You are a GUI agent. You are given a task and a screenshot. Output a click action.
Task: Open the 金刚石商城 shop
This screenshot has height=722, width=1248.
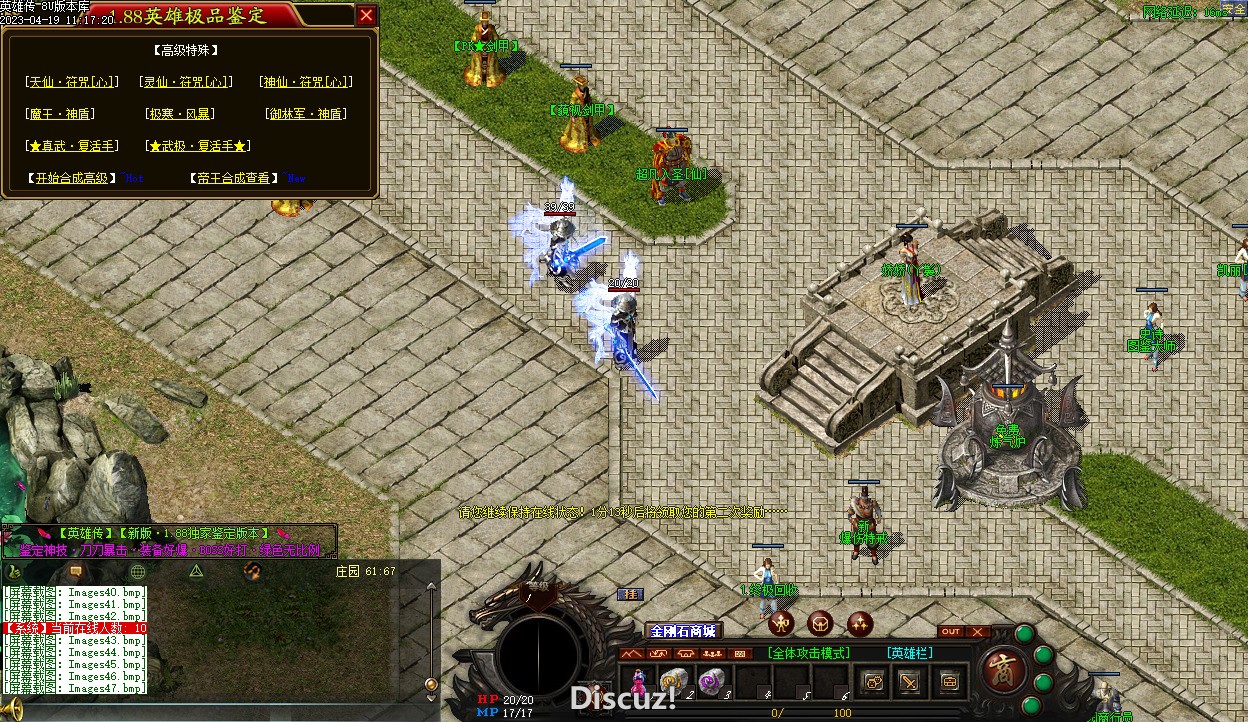(683, 631)
